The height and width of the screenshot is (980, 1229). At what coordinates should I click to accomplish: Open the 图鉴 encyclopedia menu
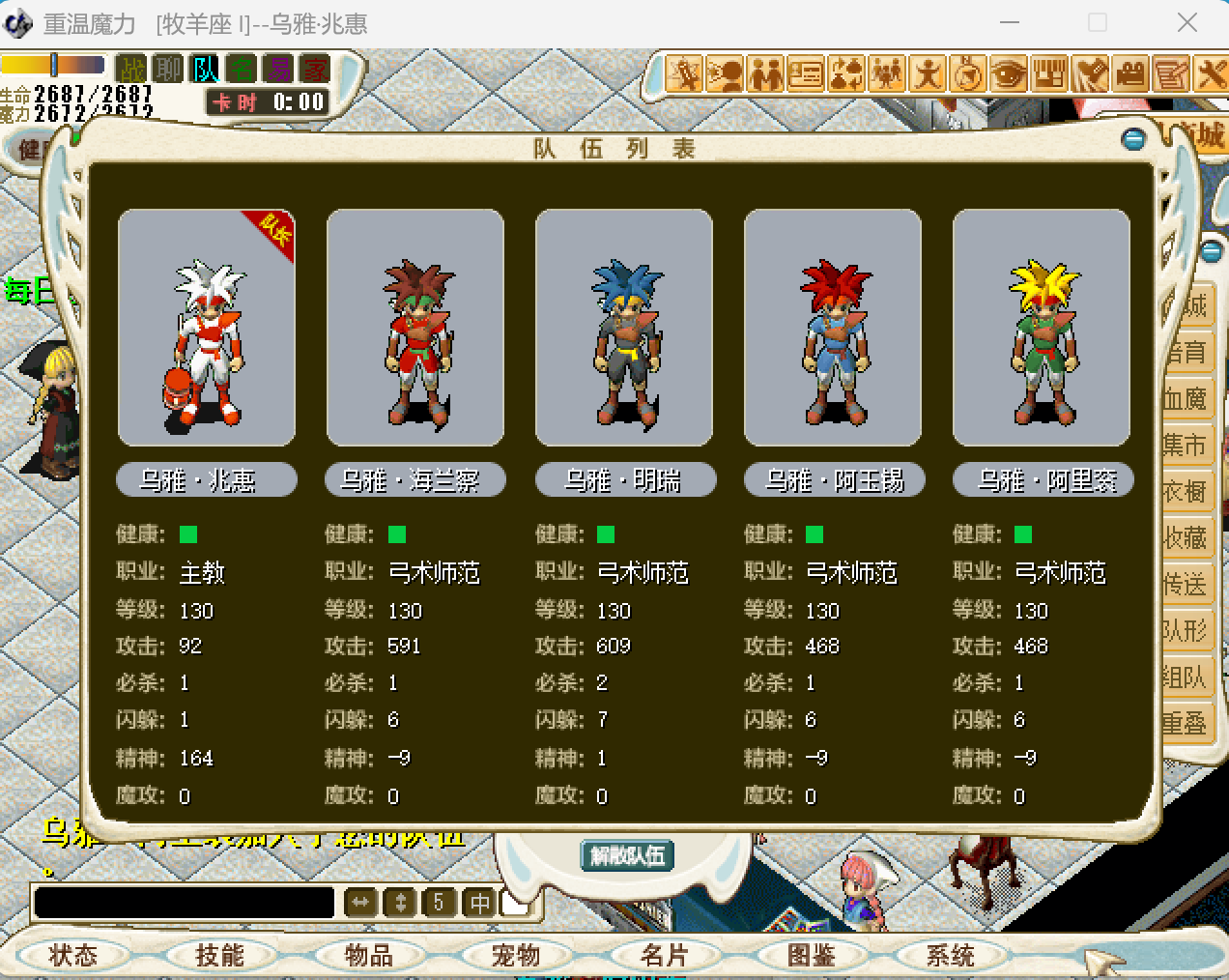click(812, 956)
